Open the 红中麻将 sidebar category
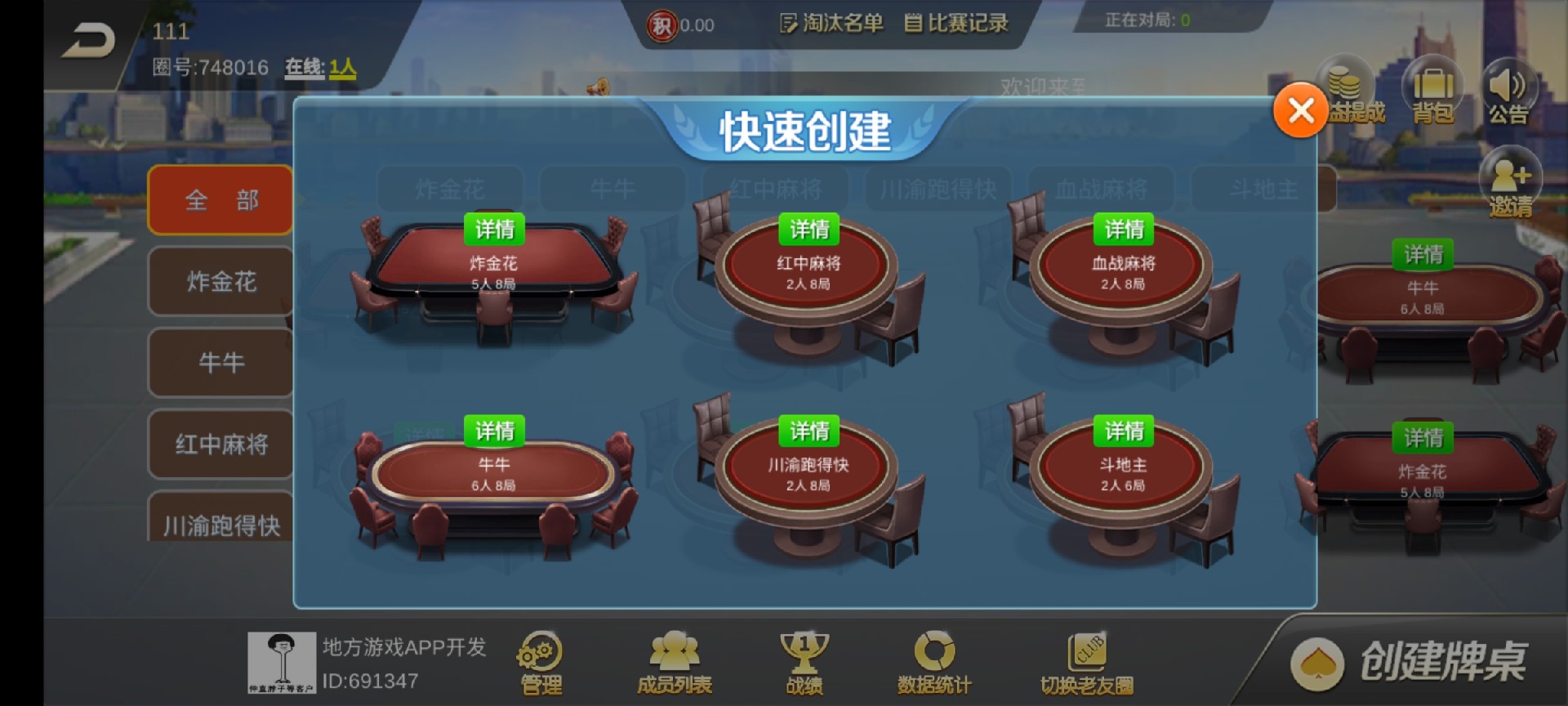 point(219,445)
